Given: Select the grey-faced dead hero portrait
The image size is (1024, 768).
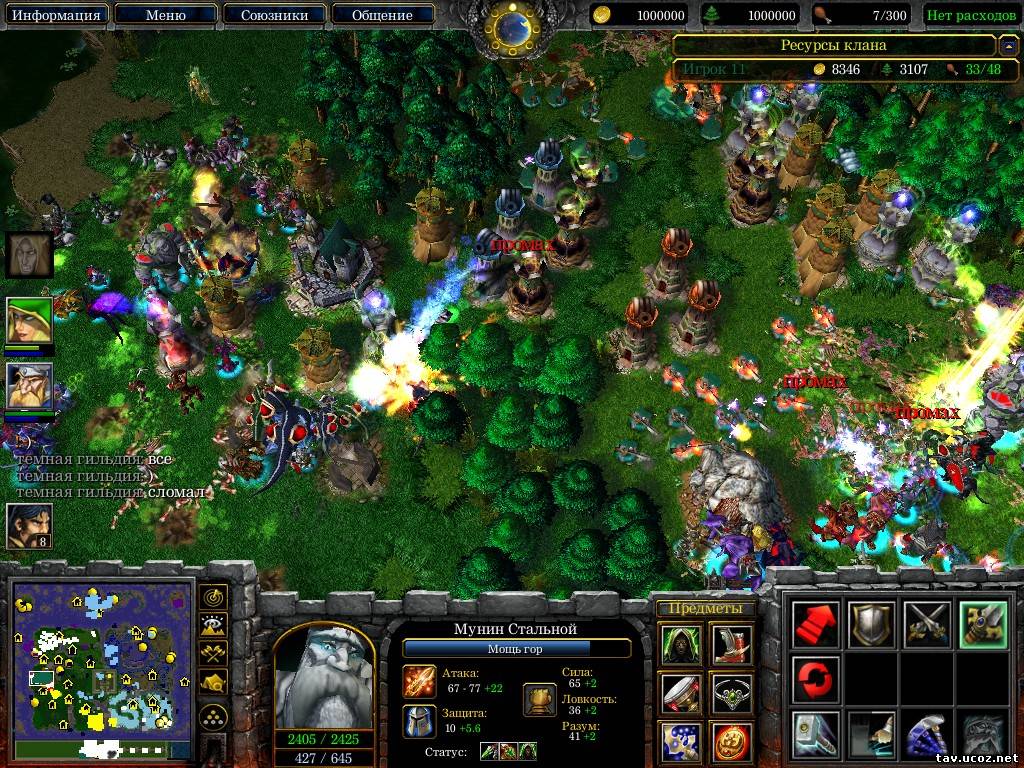Looking at the screenshot, I should 29,254.
